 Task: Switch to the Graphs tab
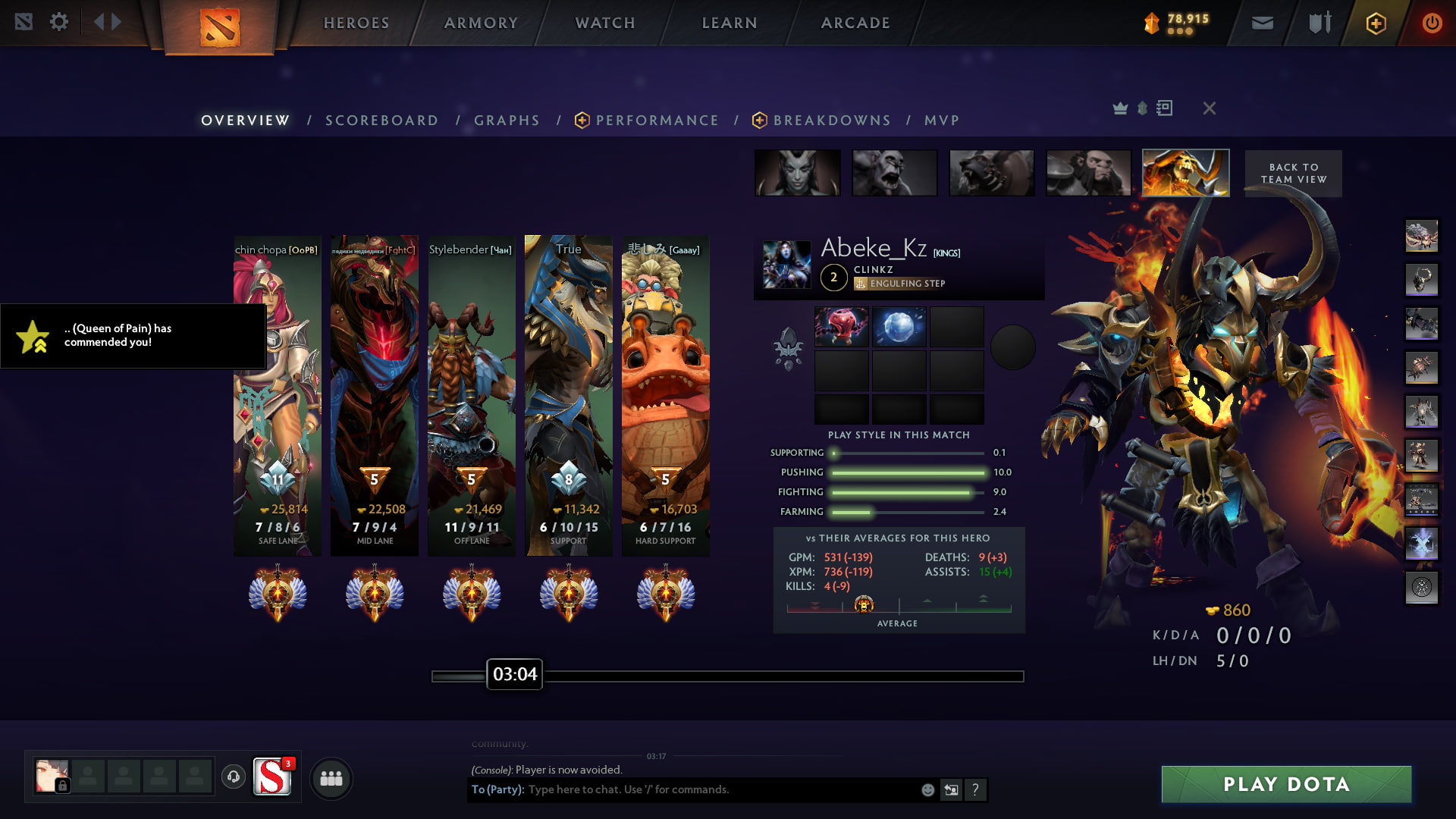tap(507, 121)
